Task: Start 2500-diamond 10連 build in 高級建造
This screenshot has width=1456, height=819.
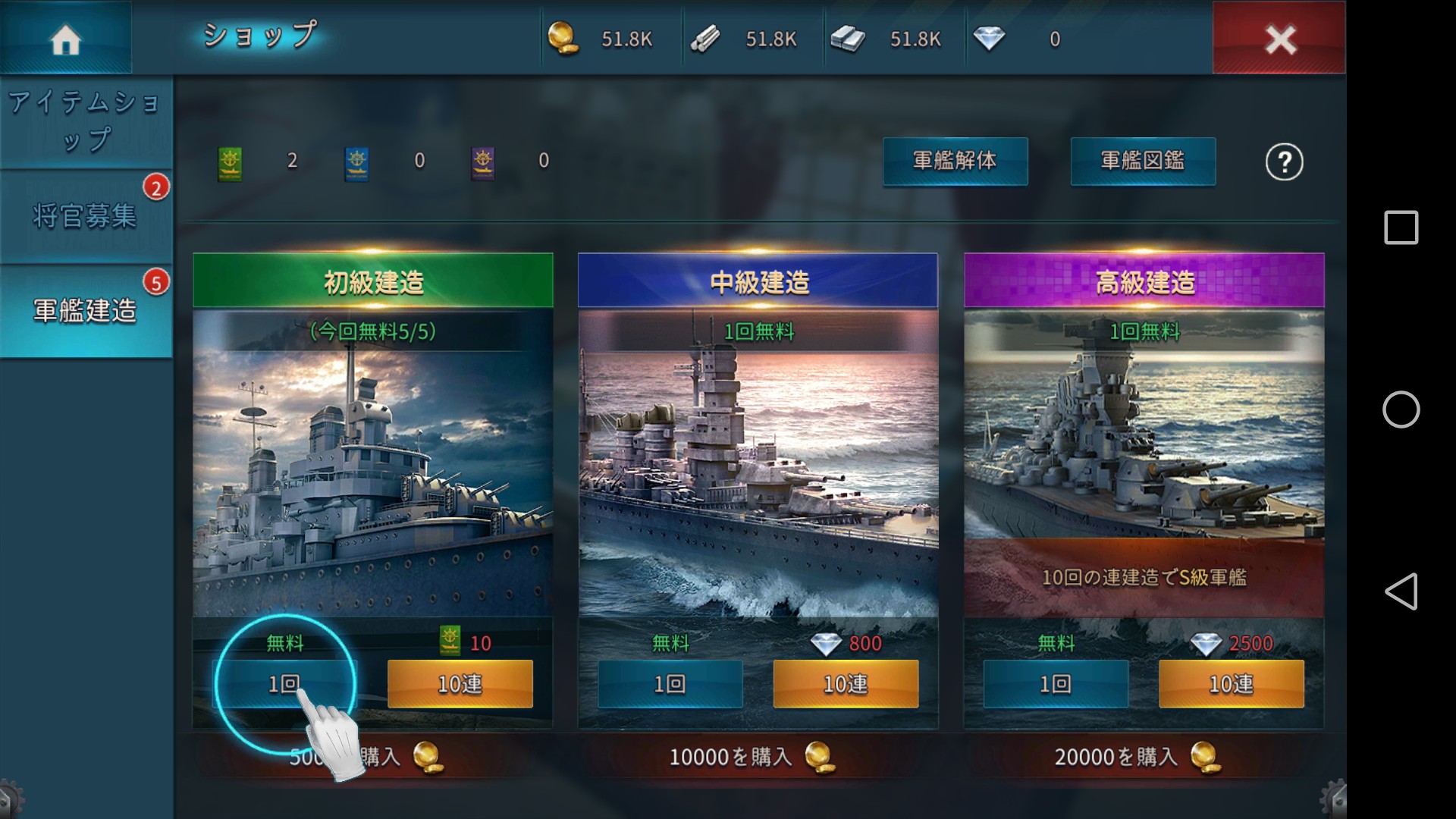Action: pyautogui.click(x=1231, y=684)
